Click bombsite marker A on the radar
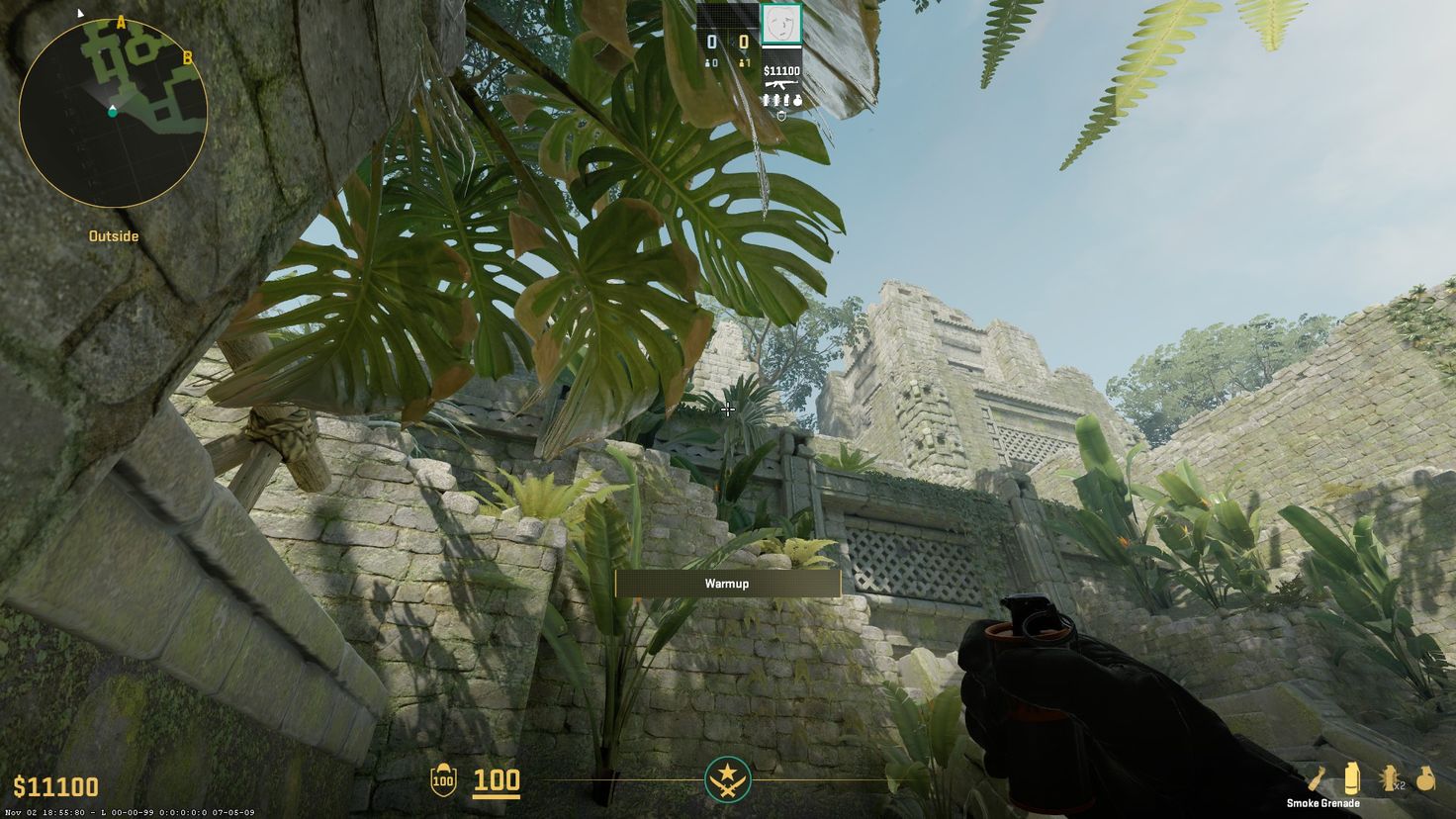This screenshot has height=819, width=1456. pyautogui.click(x=121, y=20)
